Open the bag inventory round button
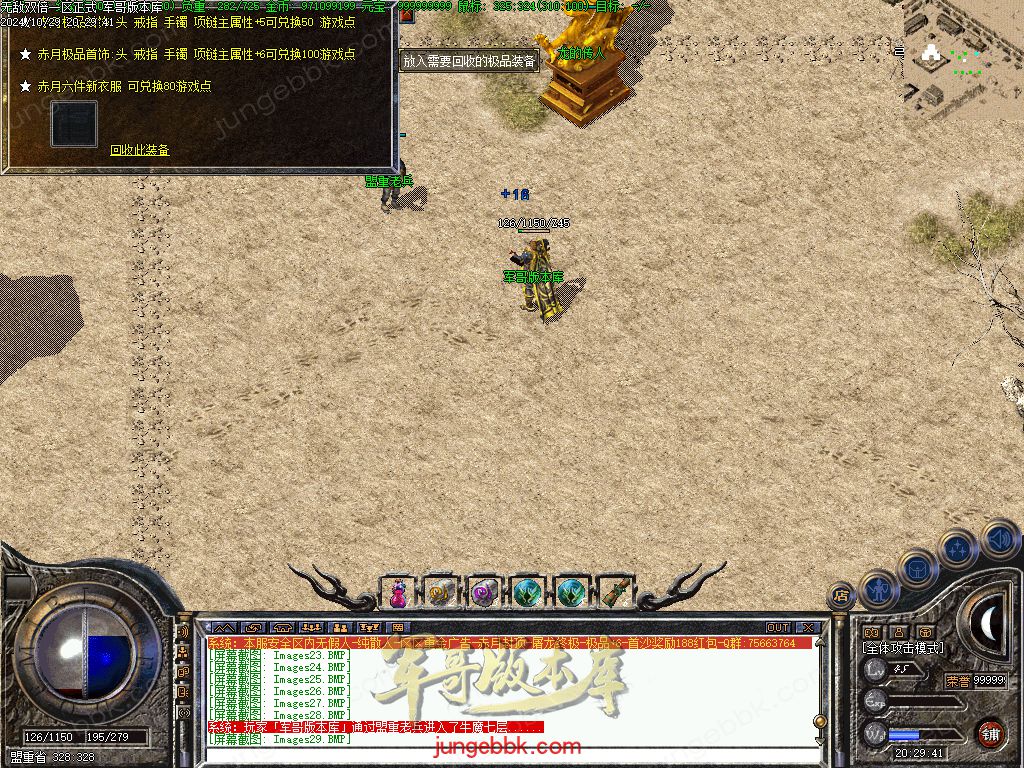The height and width of the screenshot is (768, 1024). click(917, 569)
